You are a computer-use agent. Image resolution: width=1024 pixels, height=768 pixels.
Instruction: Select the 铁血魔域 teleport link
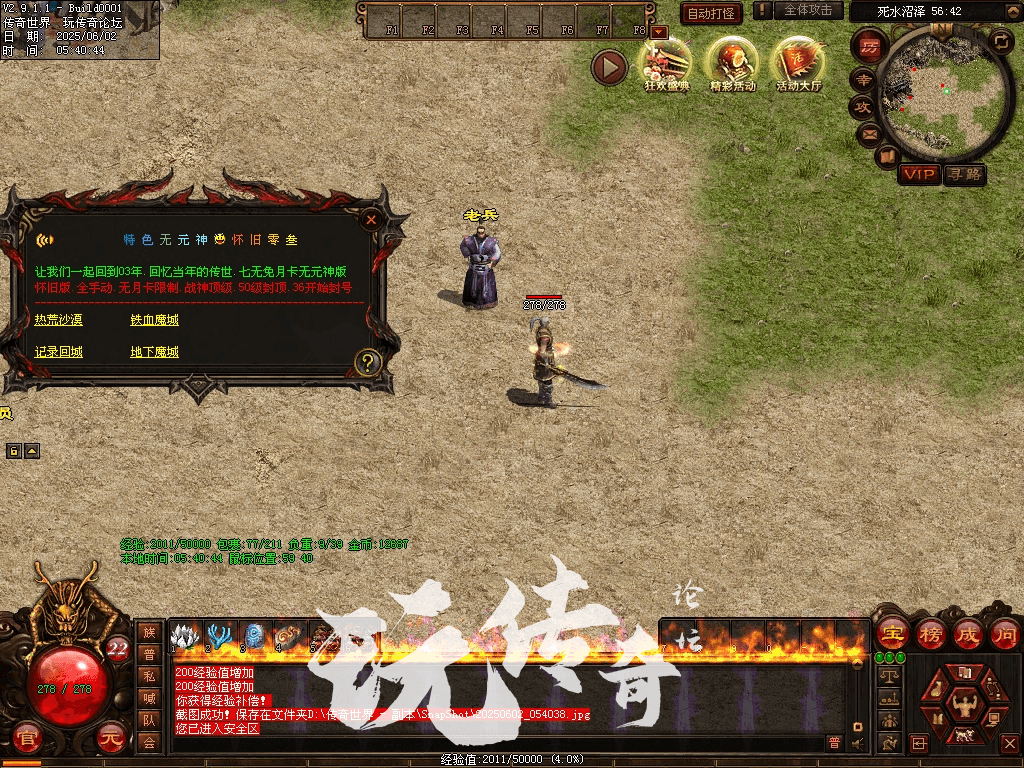(154, 320)
